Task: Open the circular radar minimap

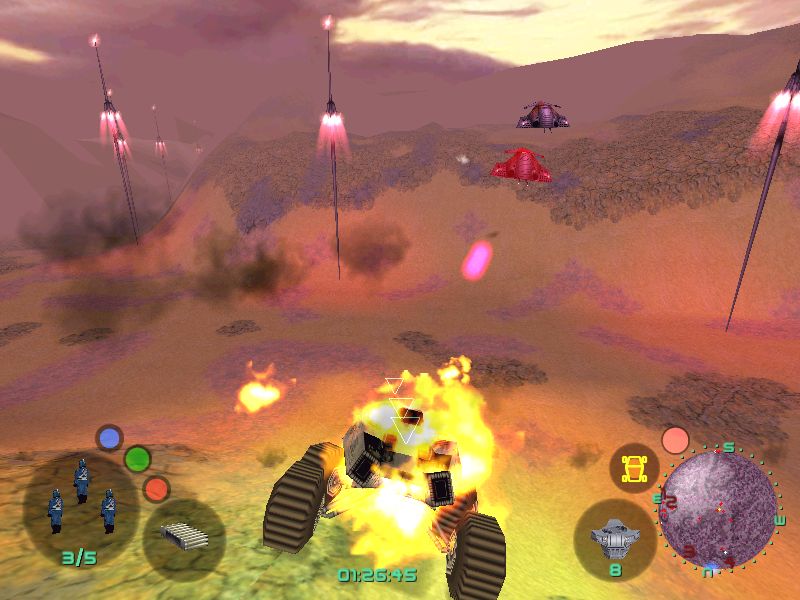Action: [718, 506]
